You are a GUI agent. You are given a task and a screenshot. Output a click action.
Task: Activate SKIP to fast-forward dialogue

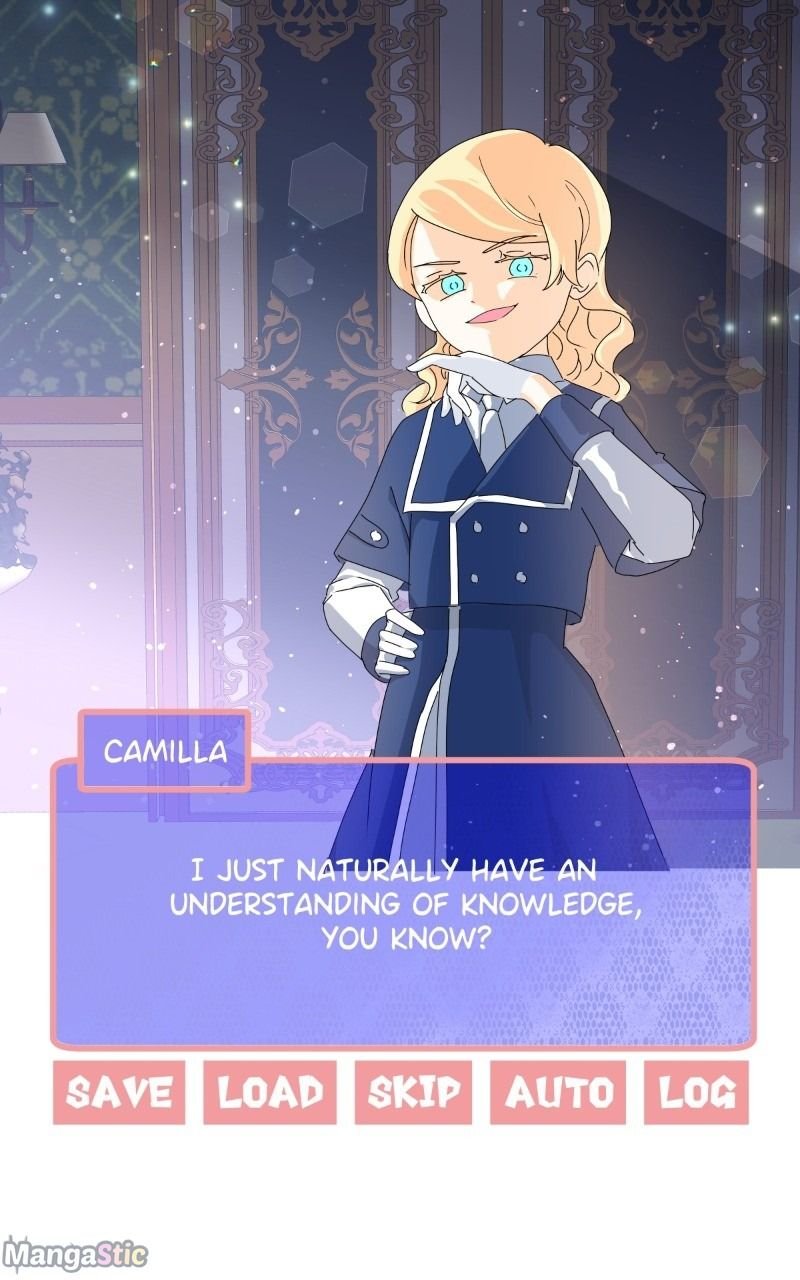[414, 1092]
